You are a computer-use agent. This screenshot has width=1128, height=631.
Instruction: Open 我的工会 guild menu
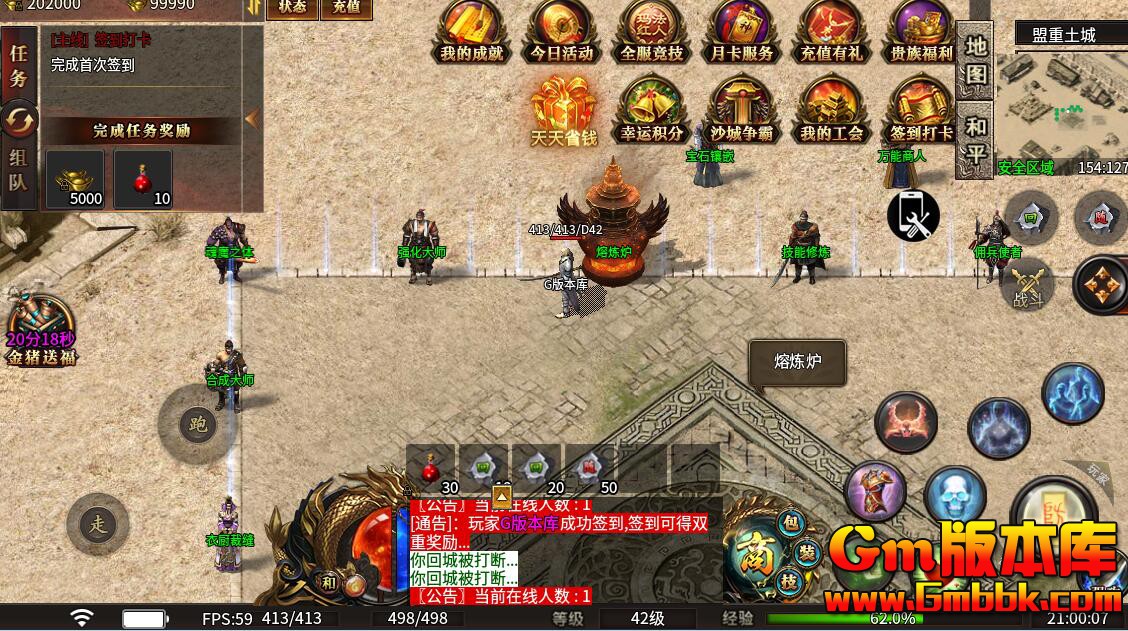click(831, 110)
